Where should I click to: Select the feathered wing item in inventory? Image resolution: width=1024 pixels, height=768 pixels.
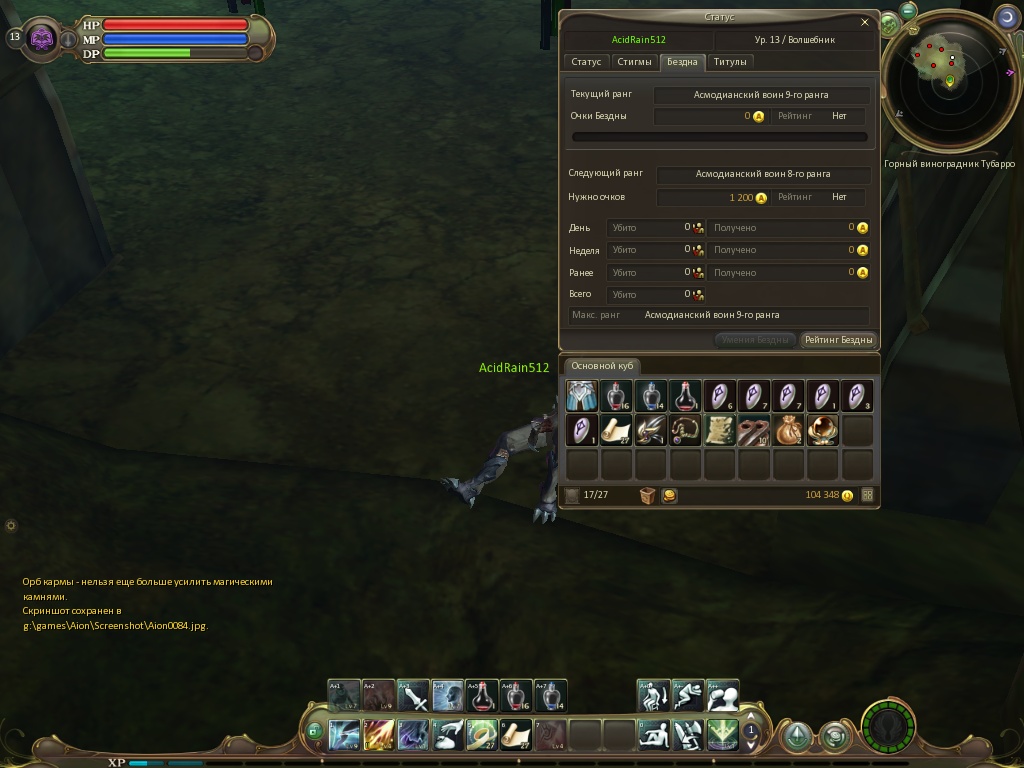651,430
